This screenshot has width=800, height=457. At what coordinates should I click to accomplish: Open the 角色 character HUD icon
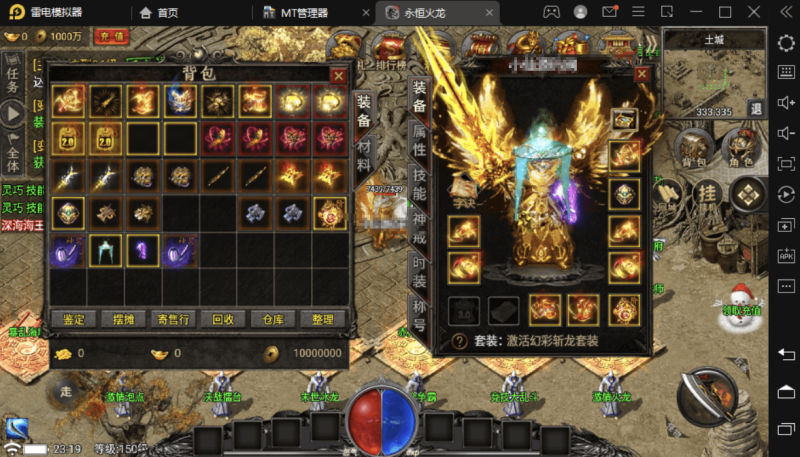(x=741, y=148)
